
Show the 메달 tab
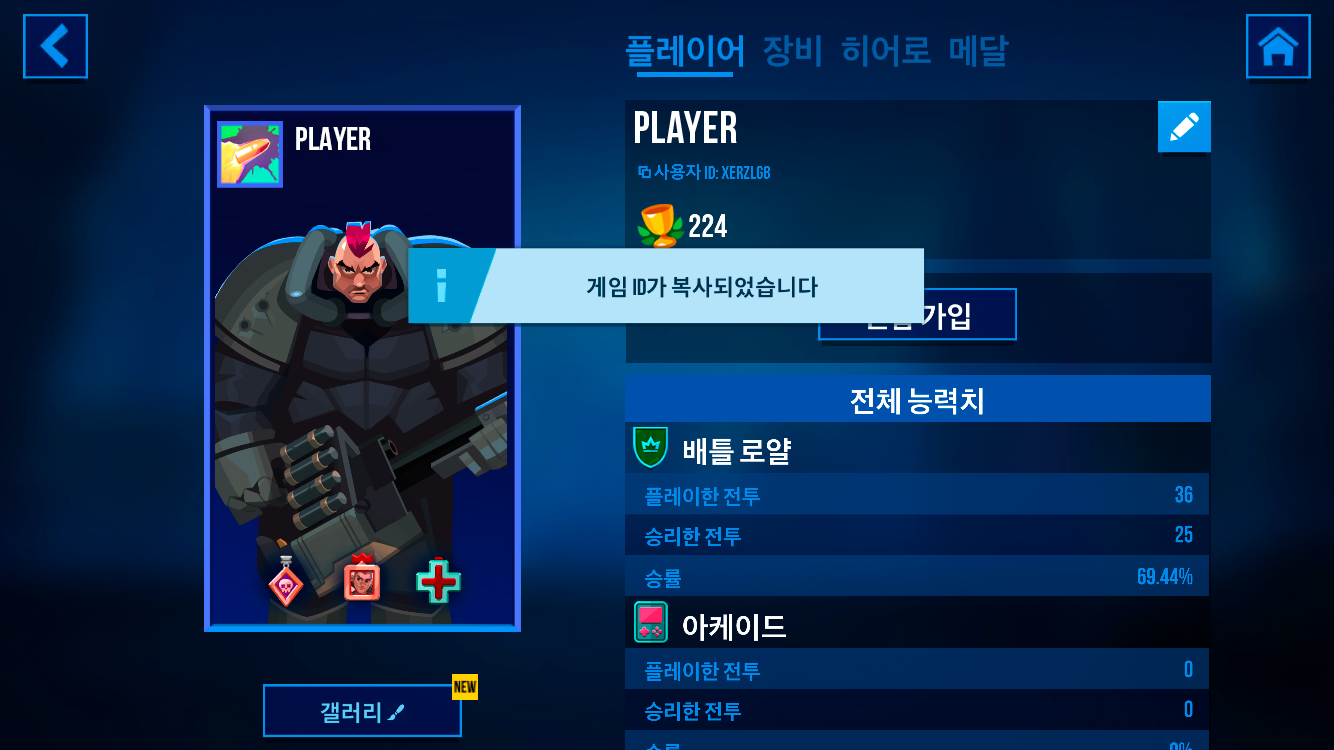coord(978,50)
